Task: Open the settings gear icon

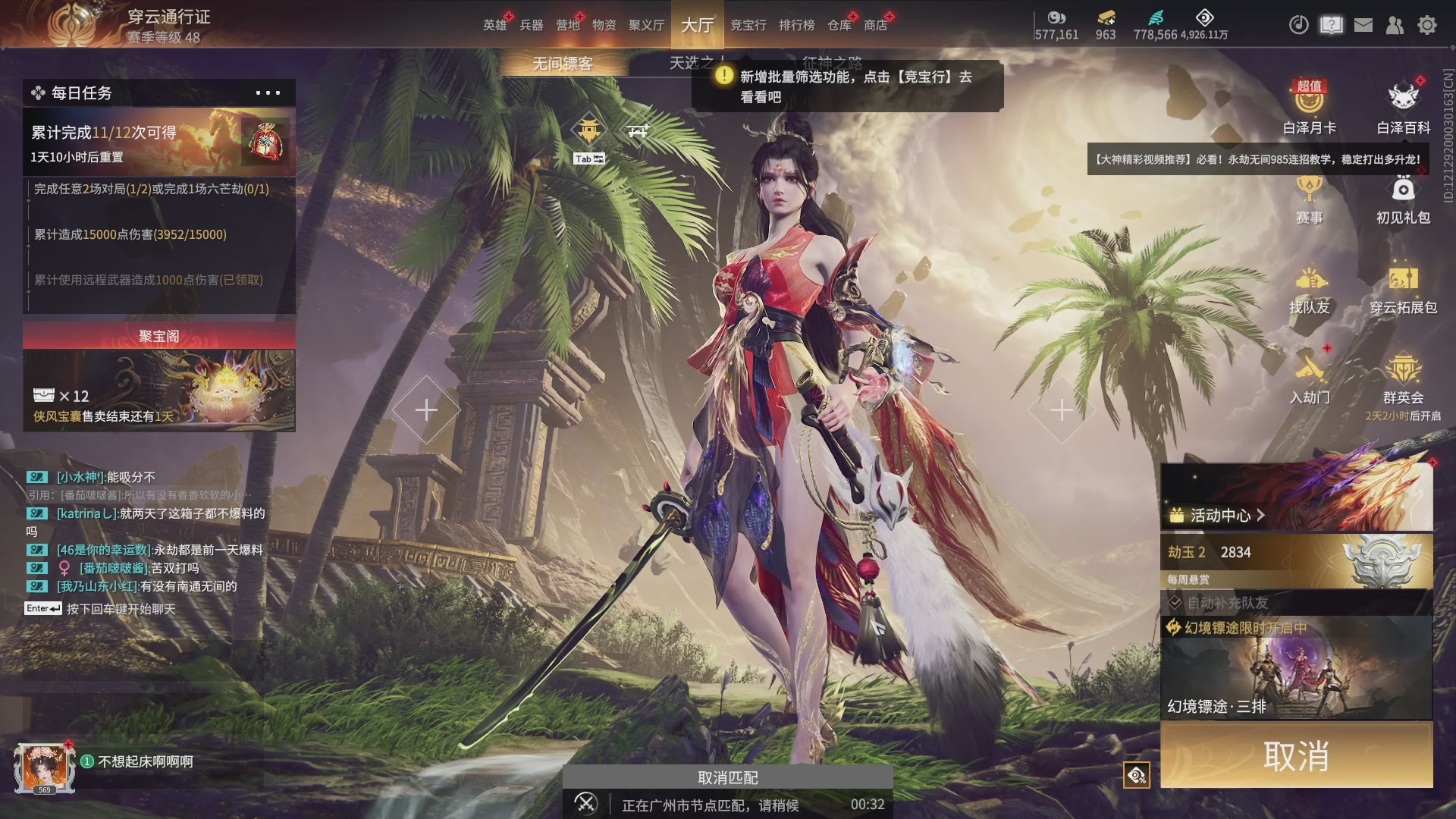Action: (x=1427, y=25)
